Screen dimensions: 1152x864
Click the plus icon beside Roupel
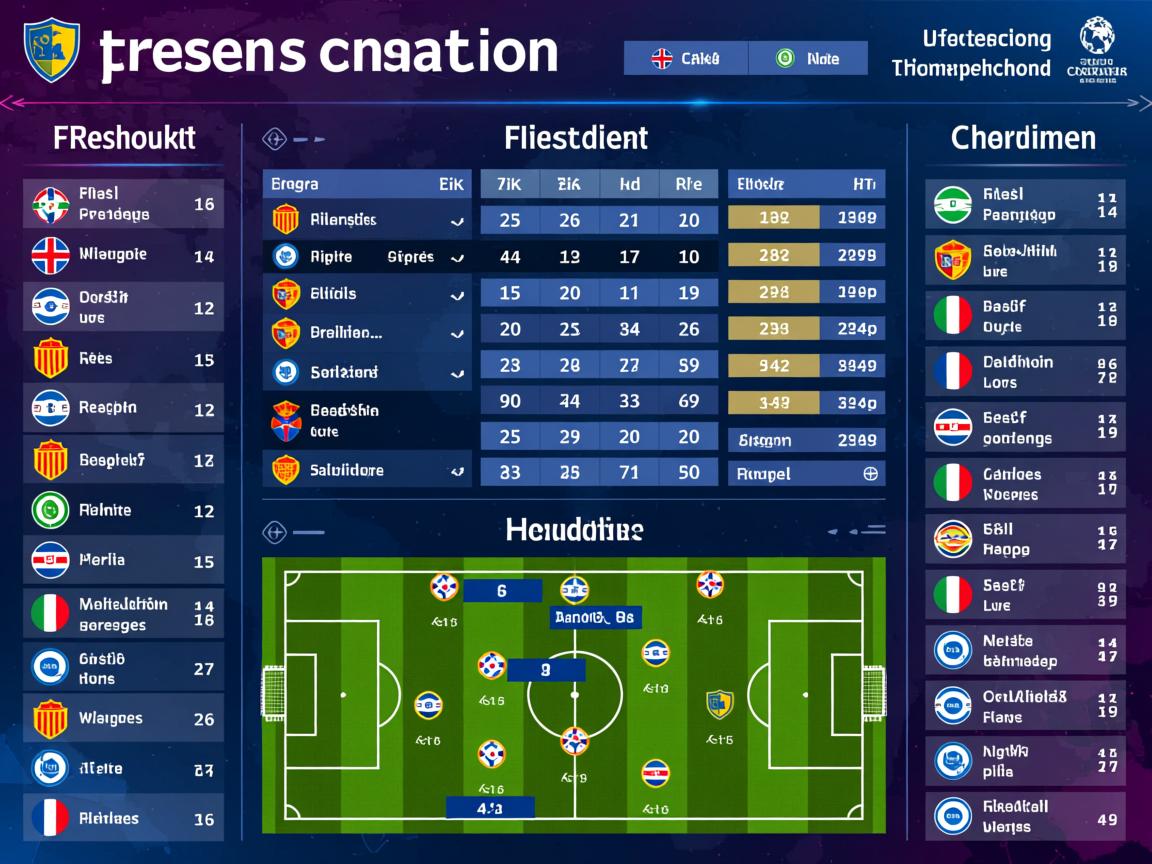point(870,474)
